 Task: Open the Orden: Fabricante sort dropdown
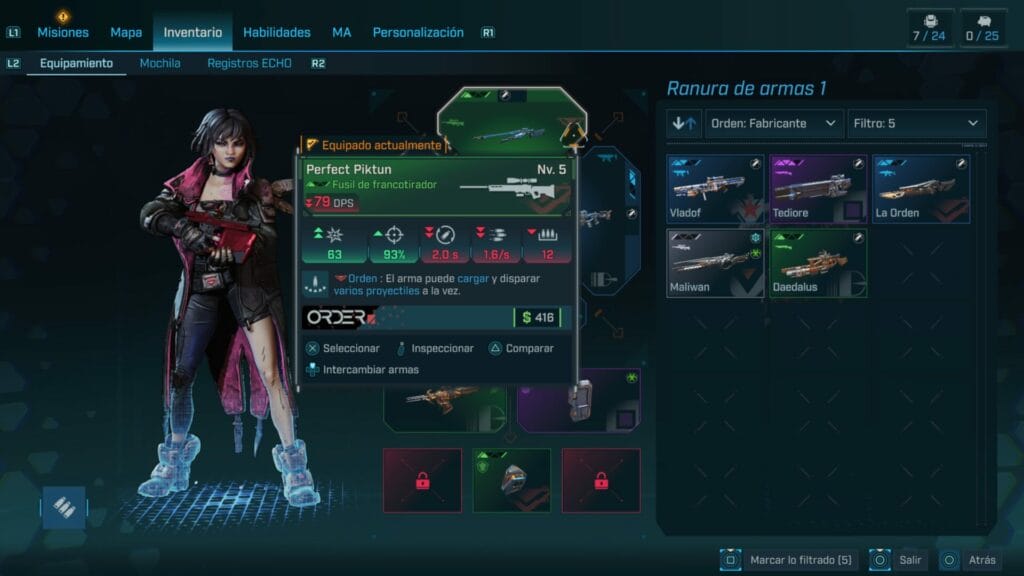click(x=772, y=124)
